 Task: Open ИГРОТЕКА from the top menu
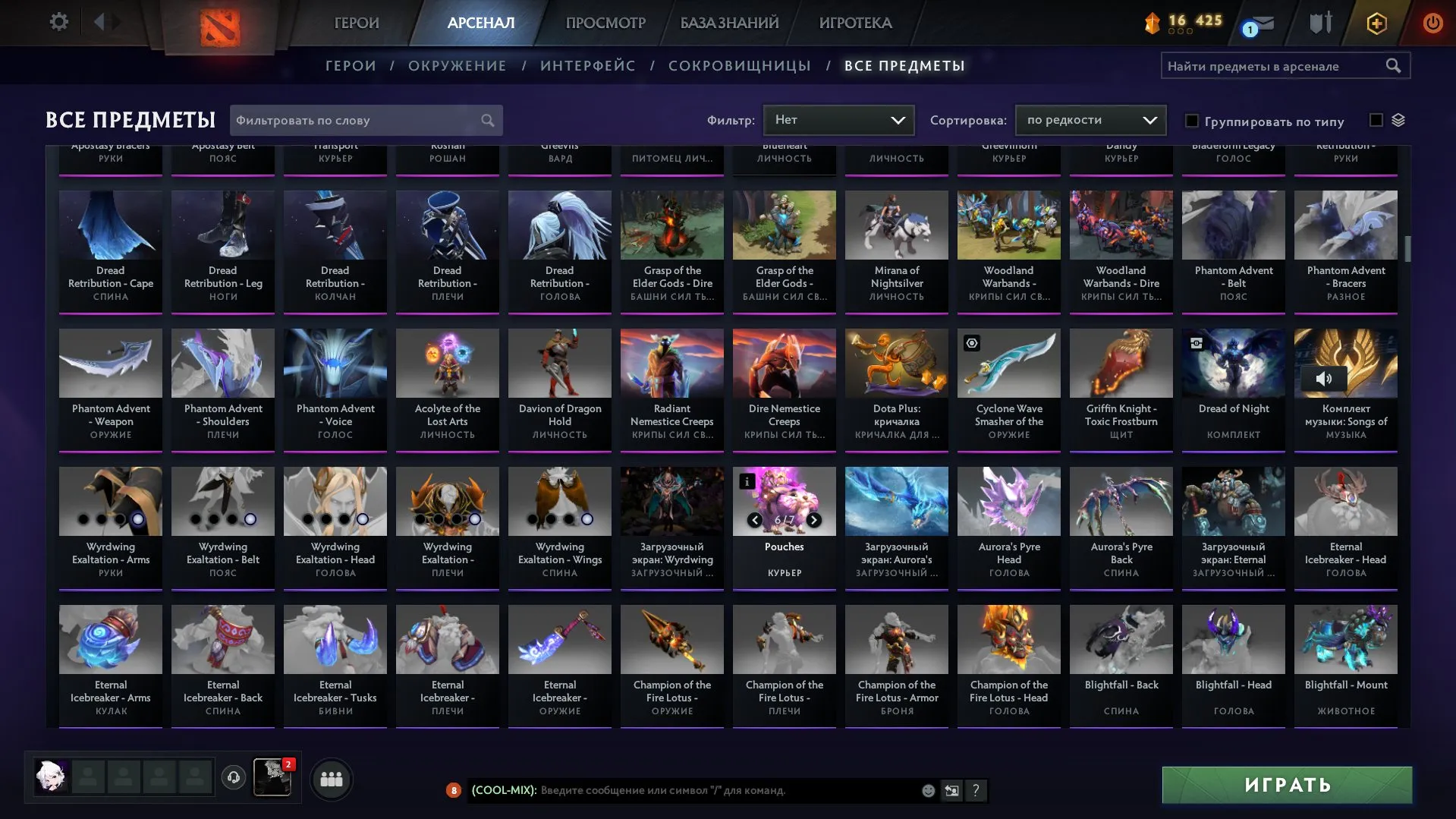click(854, 23)
